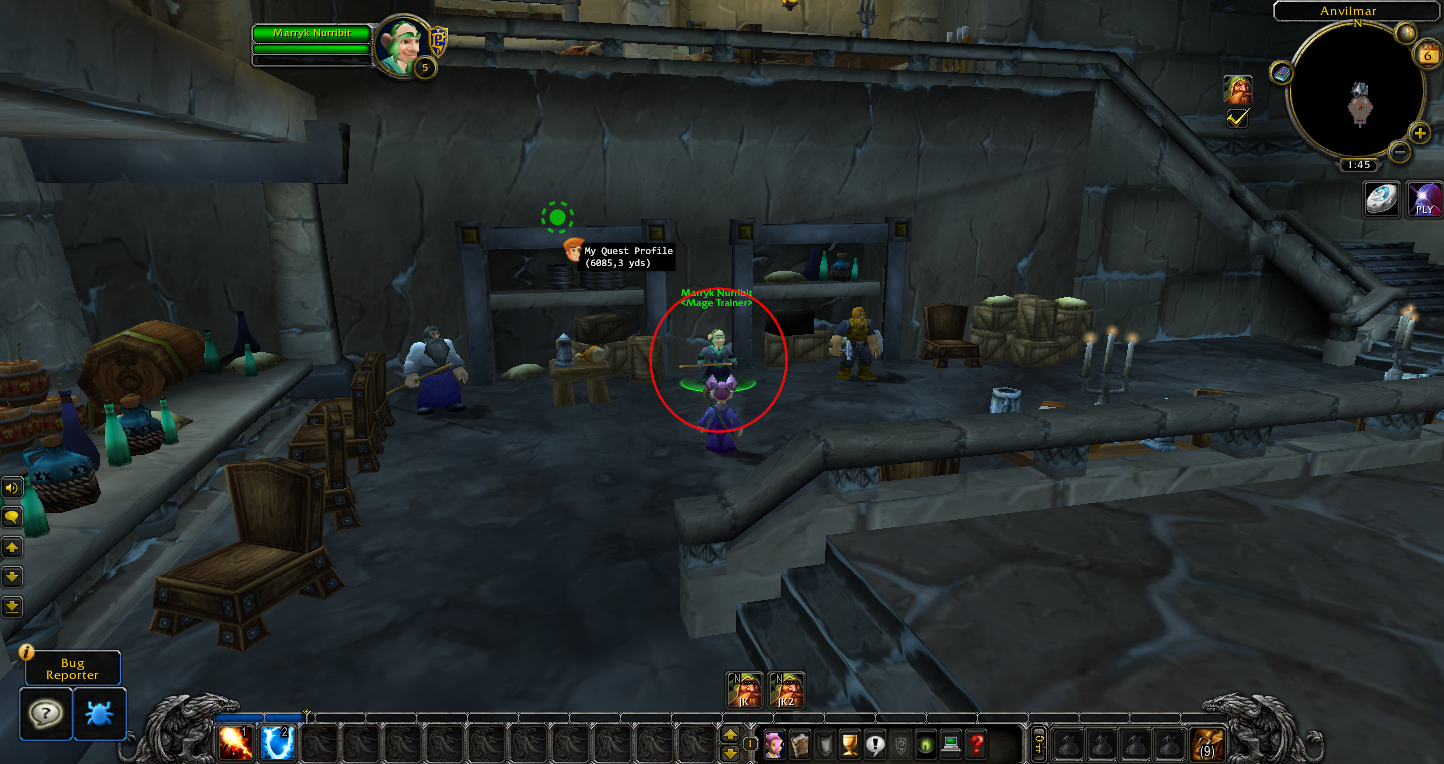Open the character info micro button

(775, 744)
